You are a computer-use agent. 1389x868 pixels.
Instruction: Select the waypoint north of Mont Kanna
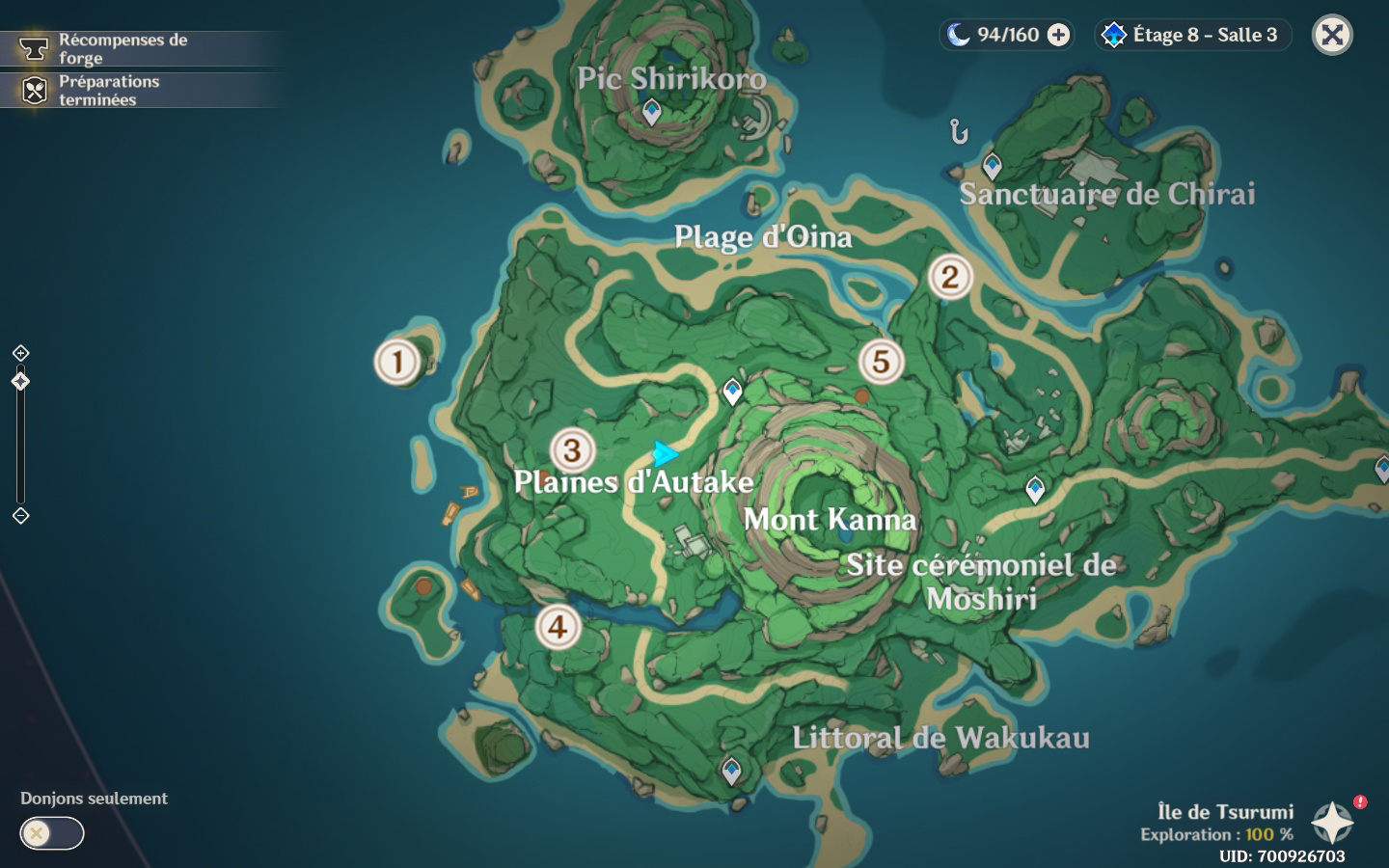(x=733, y=392)
